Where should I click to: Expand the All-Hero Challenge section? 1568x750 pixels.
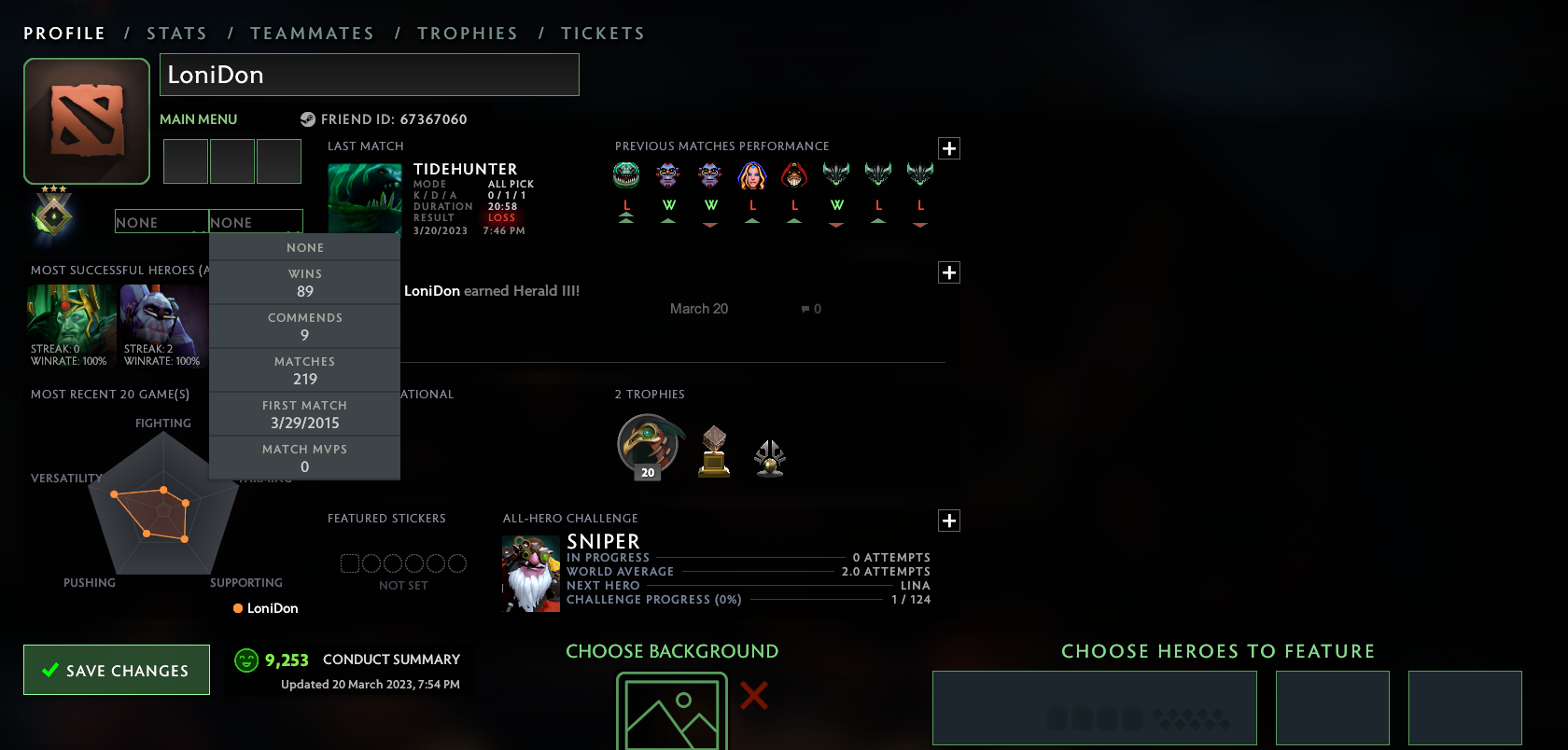tap(948, 521)
